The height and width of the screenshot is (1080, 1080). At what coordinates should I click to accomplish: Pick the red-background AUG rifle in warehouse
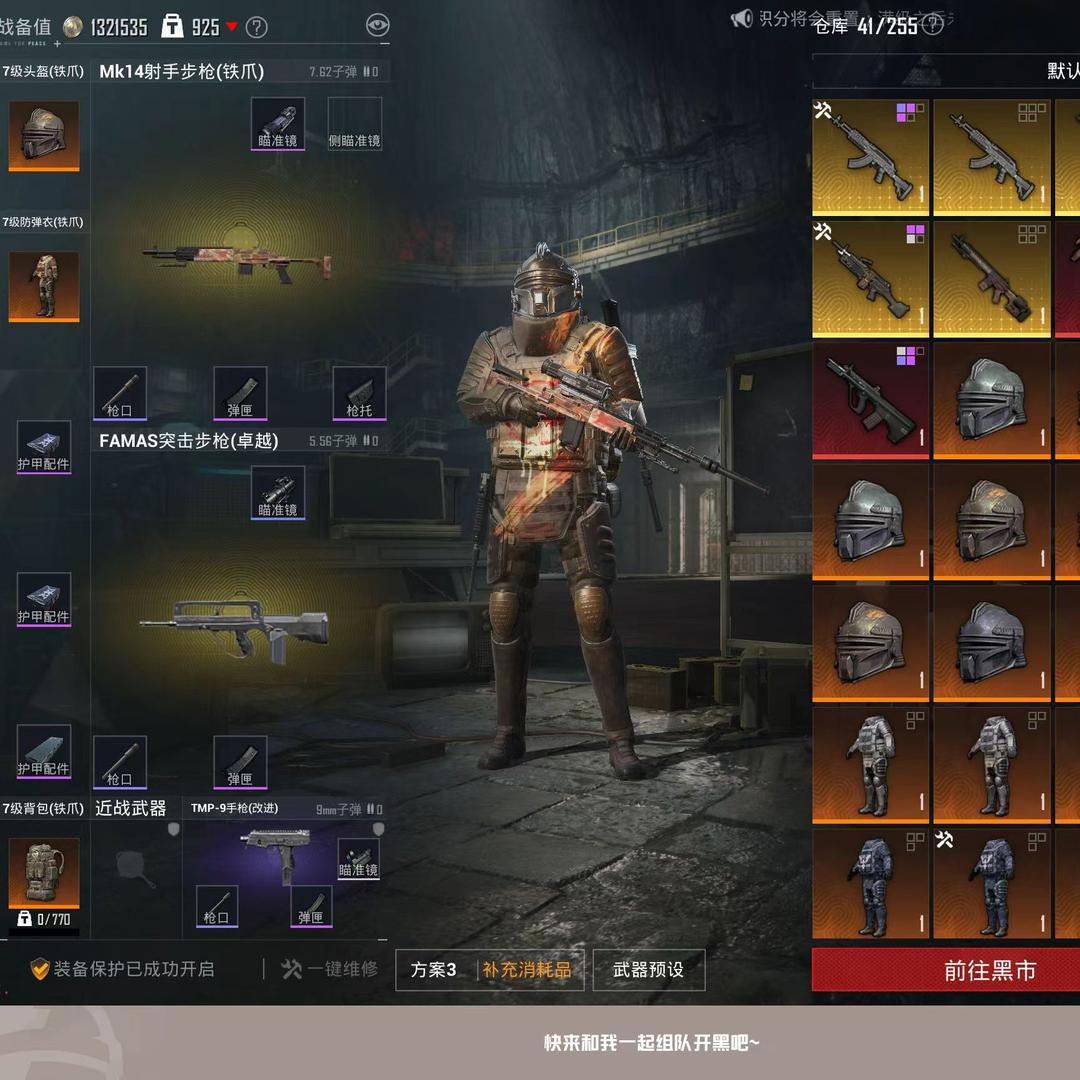[870, 401]
